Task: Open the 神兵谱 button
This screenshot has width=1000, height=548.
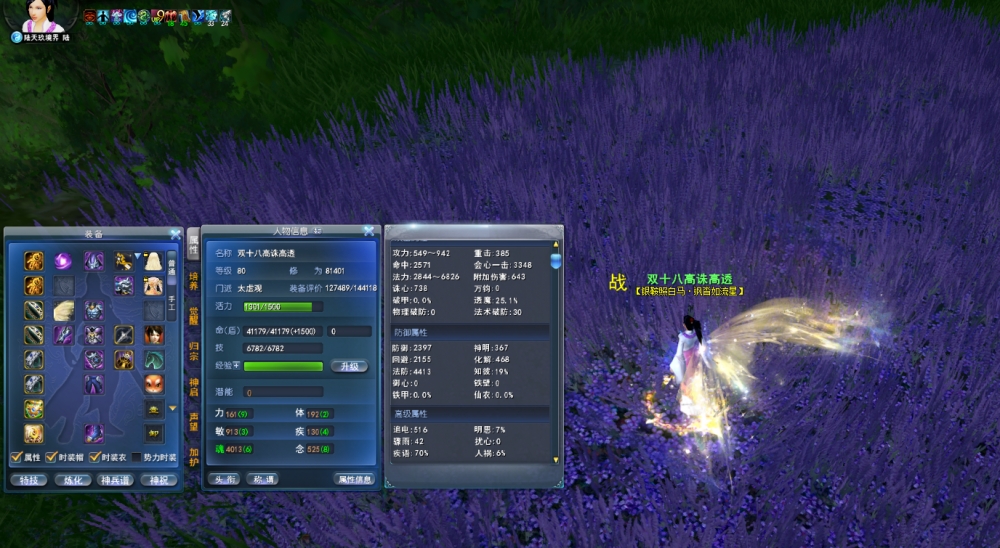Action: (113, 480)
